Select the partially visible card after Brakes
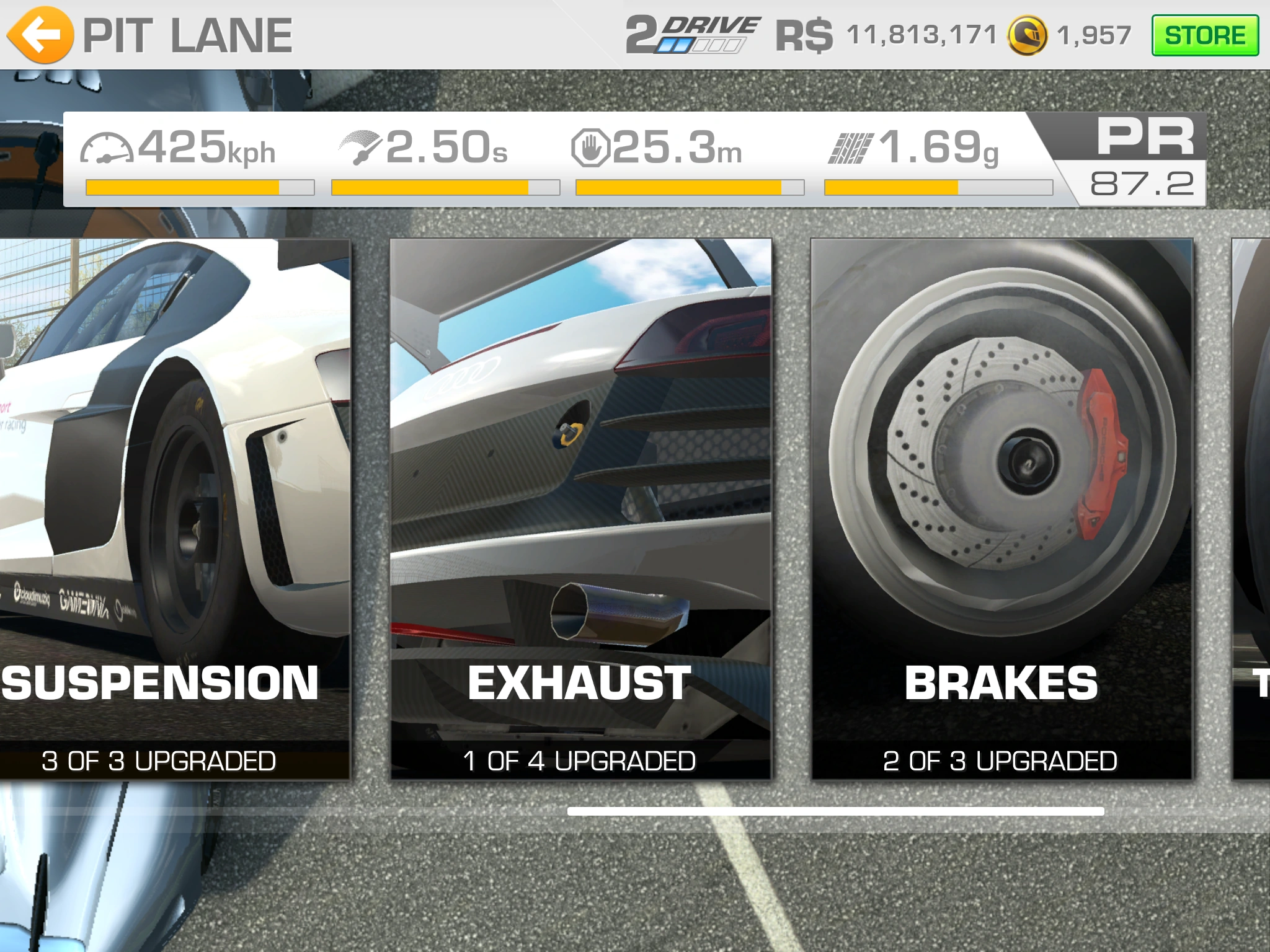Viewport: 1270px width, 952px height. pos(1251,508)
